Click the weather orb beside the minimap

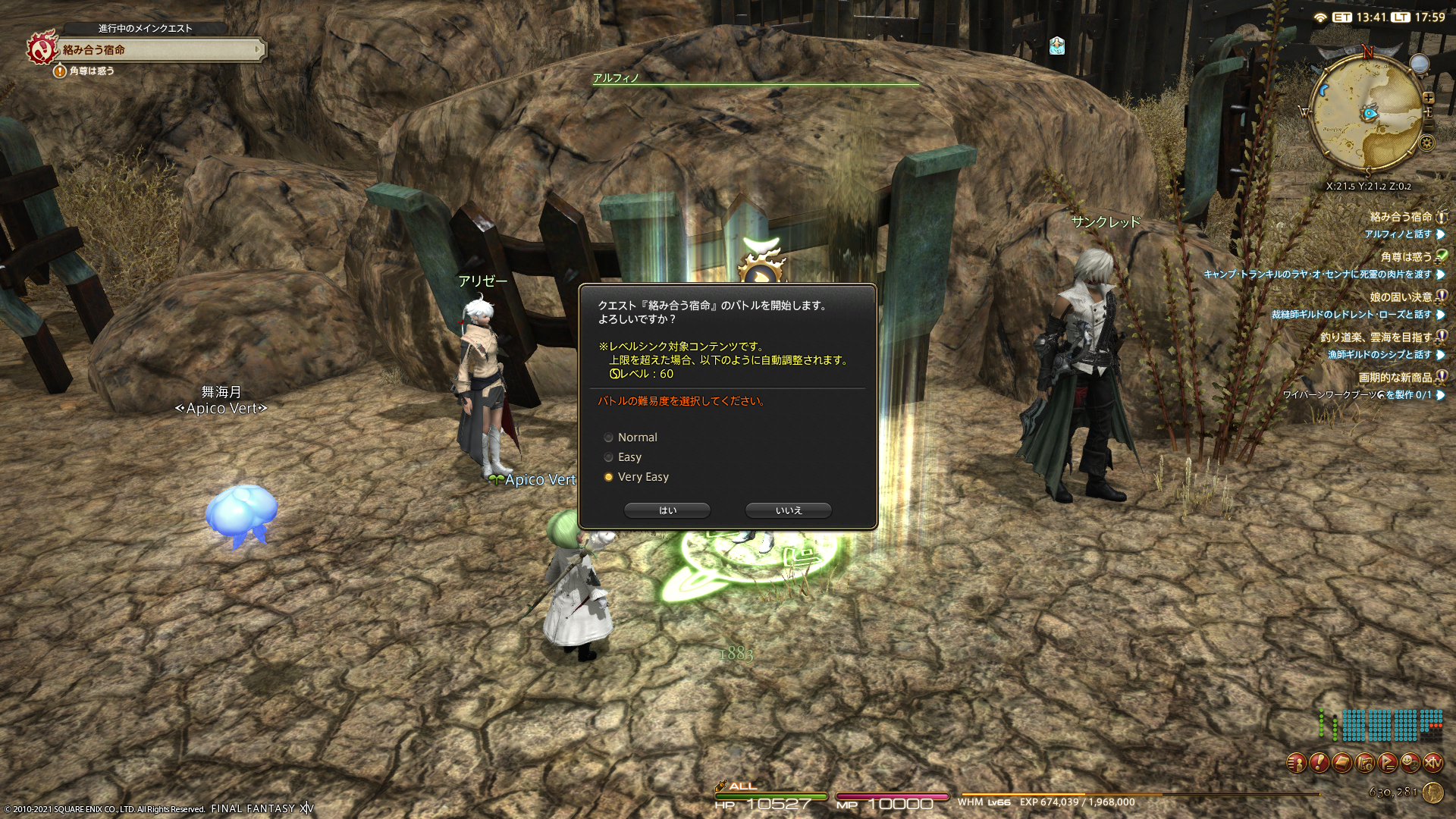pyautogui.click(x=1419, y=64)
